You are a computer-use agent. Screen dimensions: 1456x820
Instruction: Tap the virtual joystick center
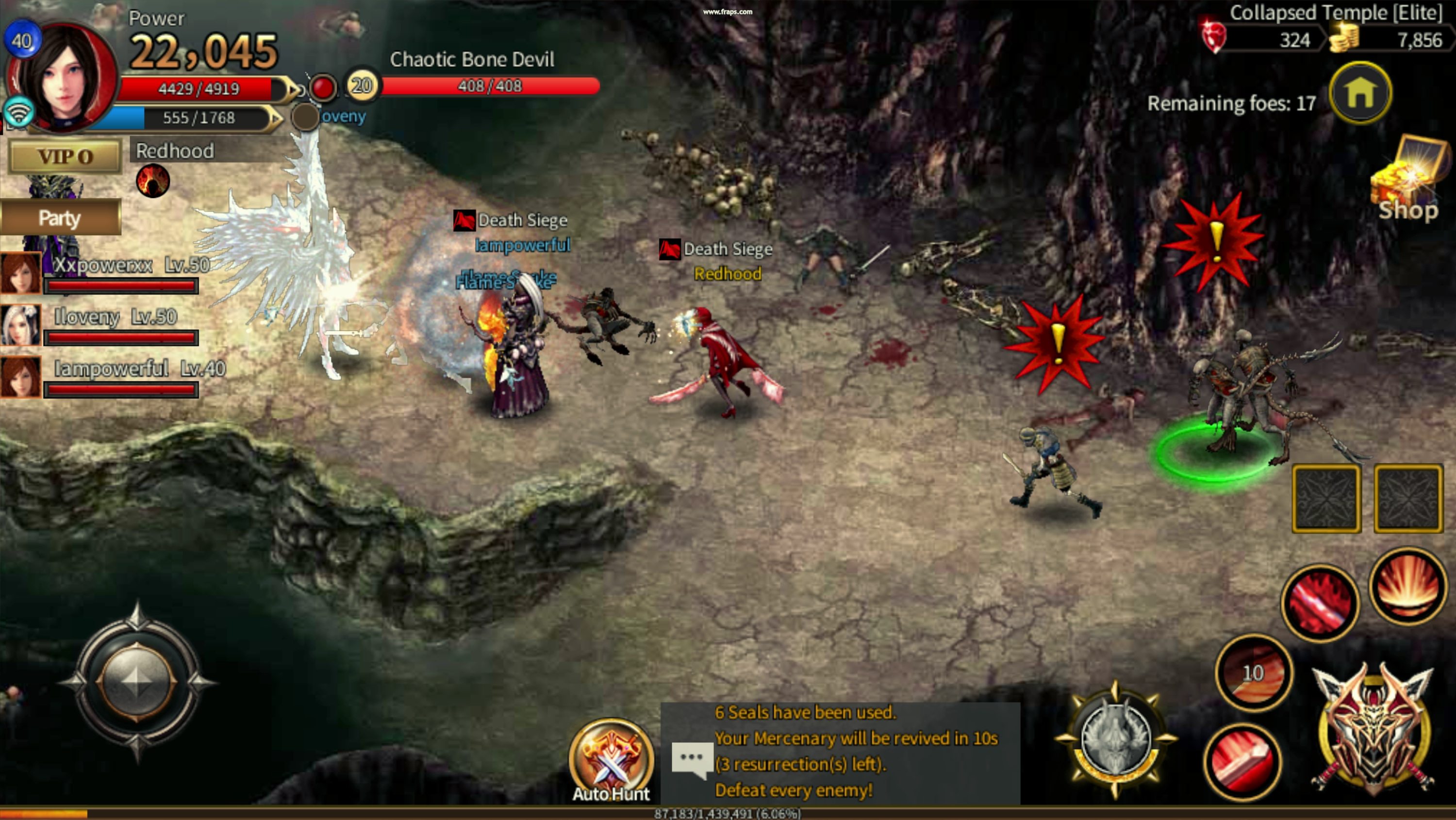coord(136,681)
